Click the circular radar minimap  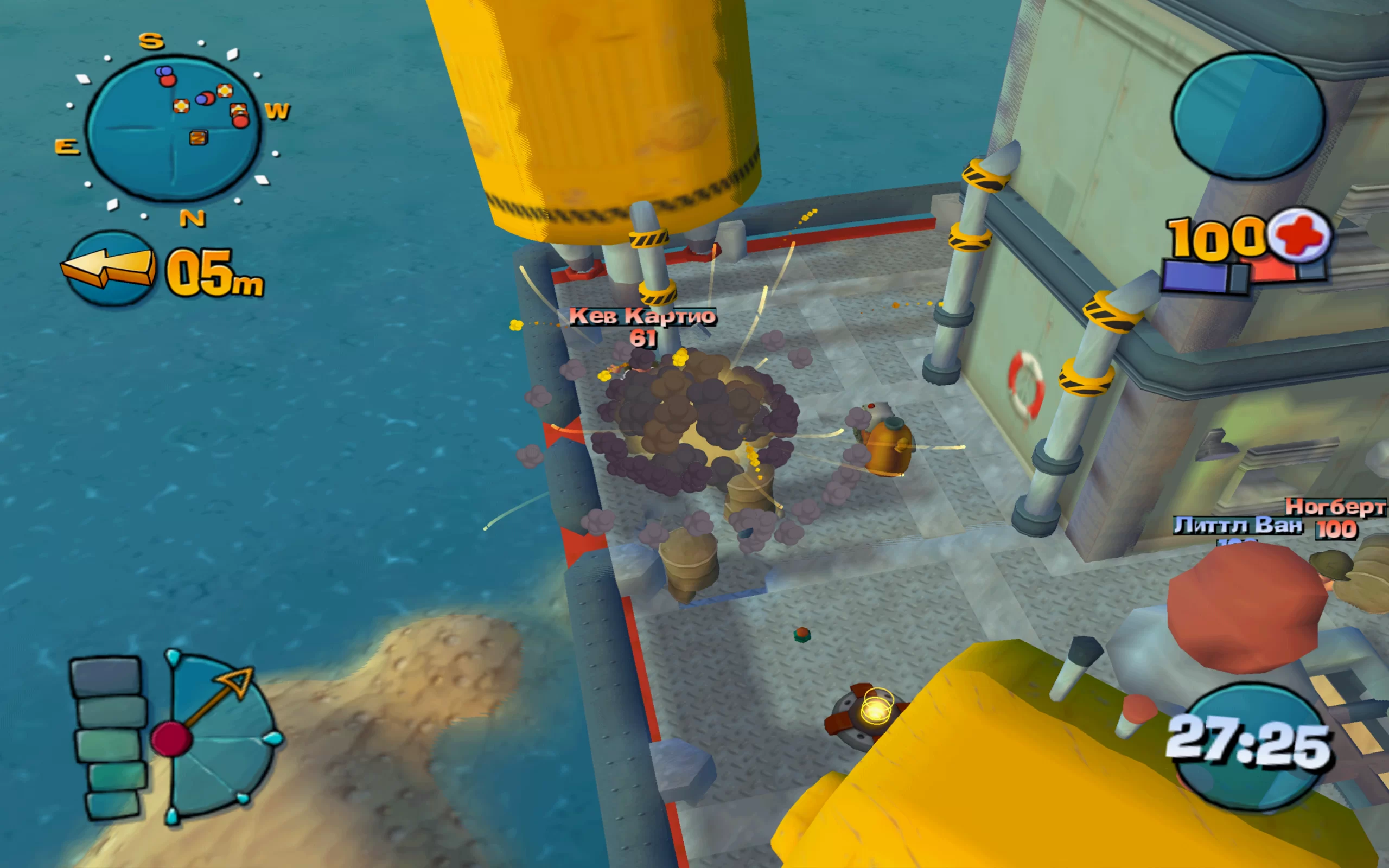click(x=173, y=129)
